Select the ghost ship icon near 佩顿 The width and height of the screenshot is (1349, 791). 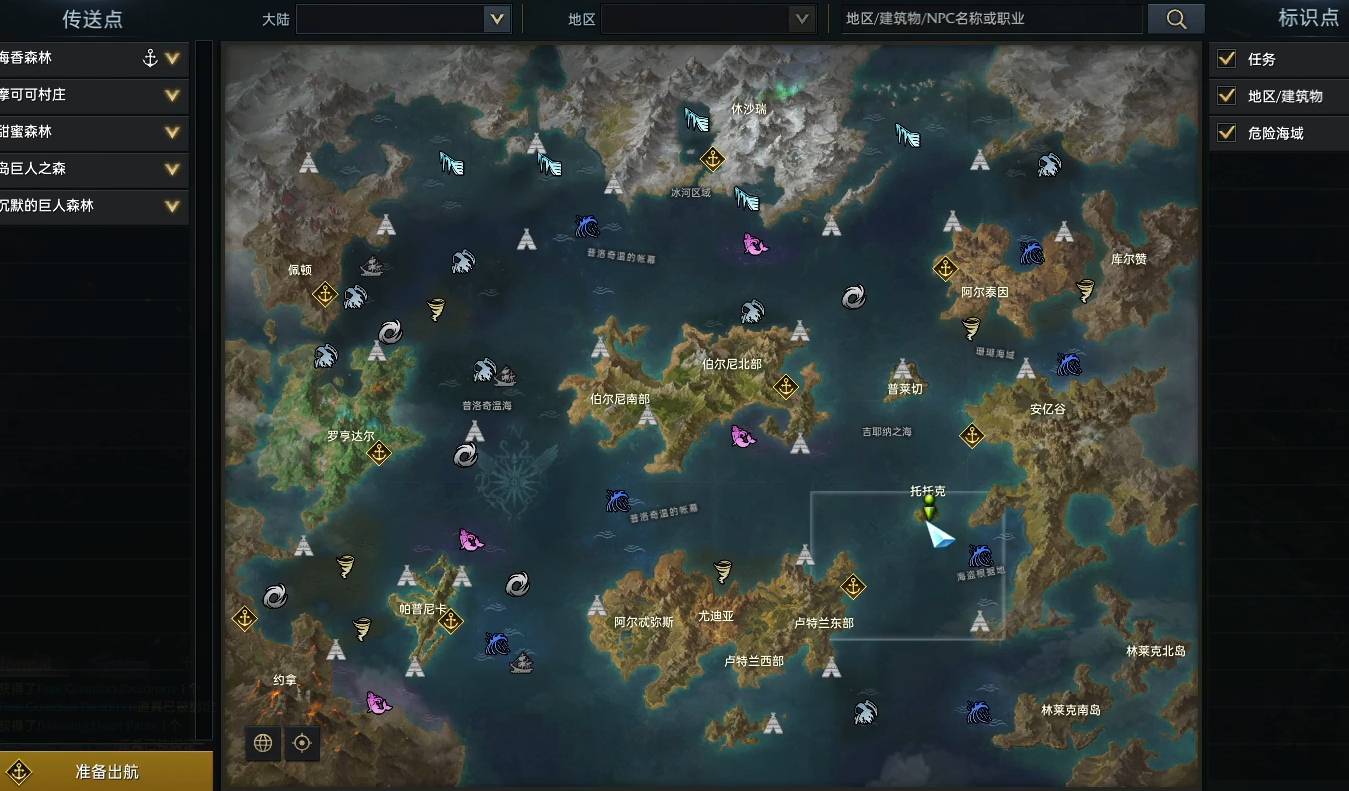point(370,265)
